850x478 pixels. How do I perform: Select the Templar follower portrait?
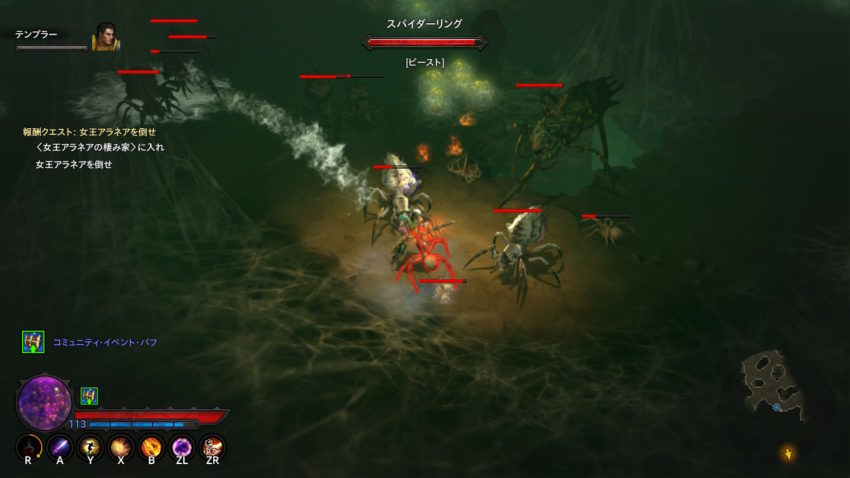106,37
